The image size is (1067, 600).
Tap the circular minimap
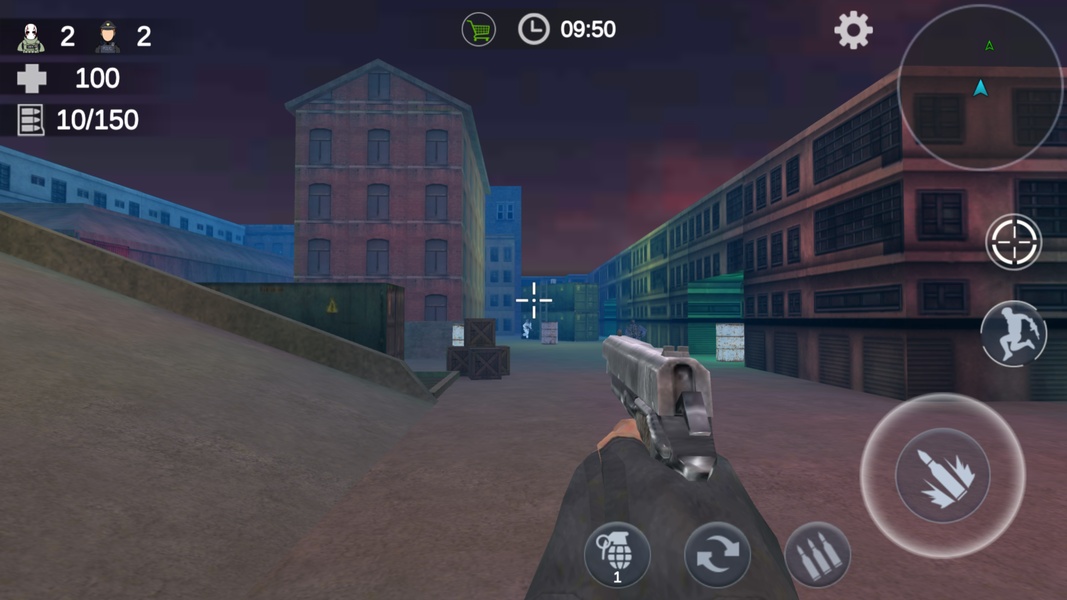click(x=979, y=87)
